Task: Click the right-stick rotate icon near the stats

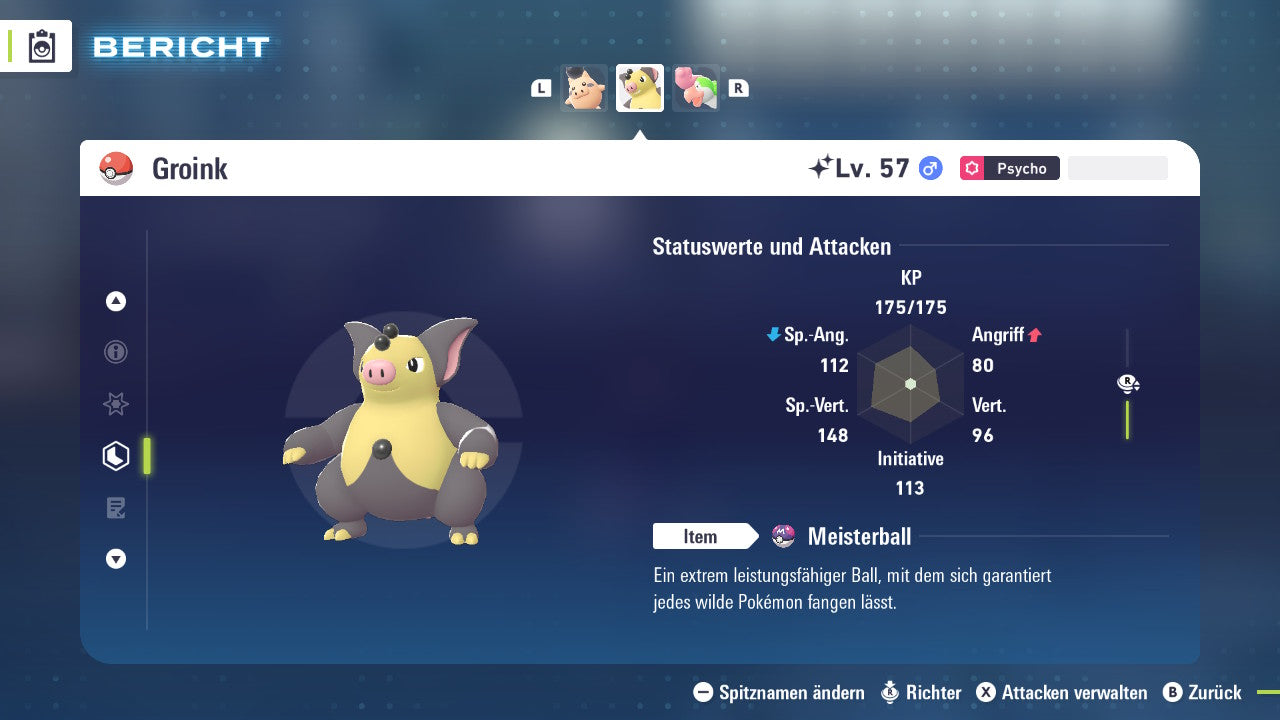Action: pyautogui.click(x=1127, y=383)
